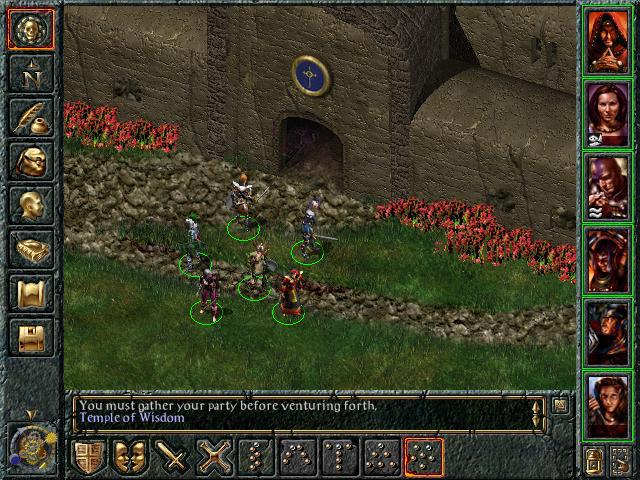Screen dimensions: 640x480
Task: Open the game options button
Action: 31,337
